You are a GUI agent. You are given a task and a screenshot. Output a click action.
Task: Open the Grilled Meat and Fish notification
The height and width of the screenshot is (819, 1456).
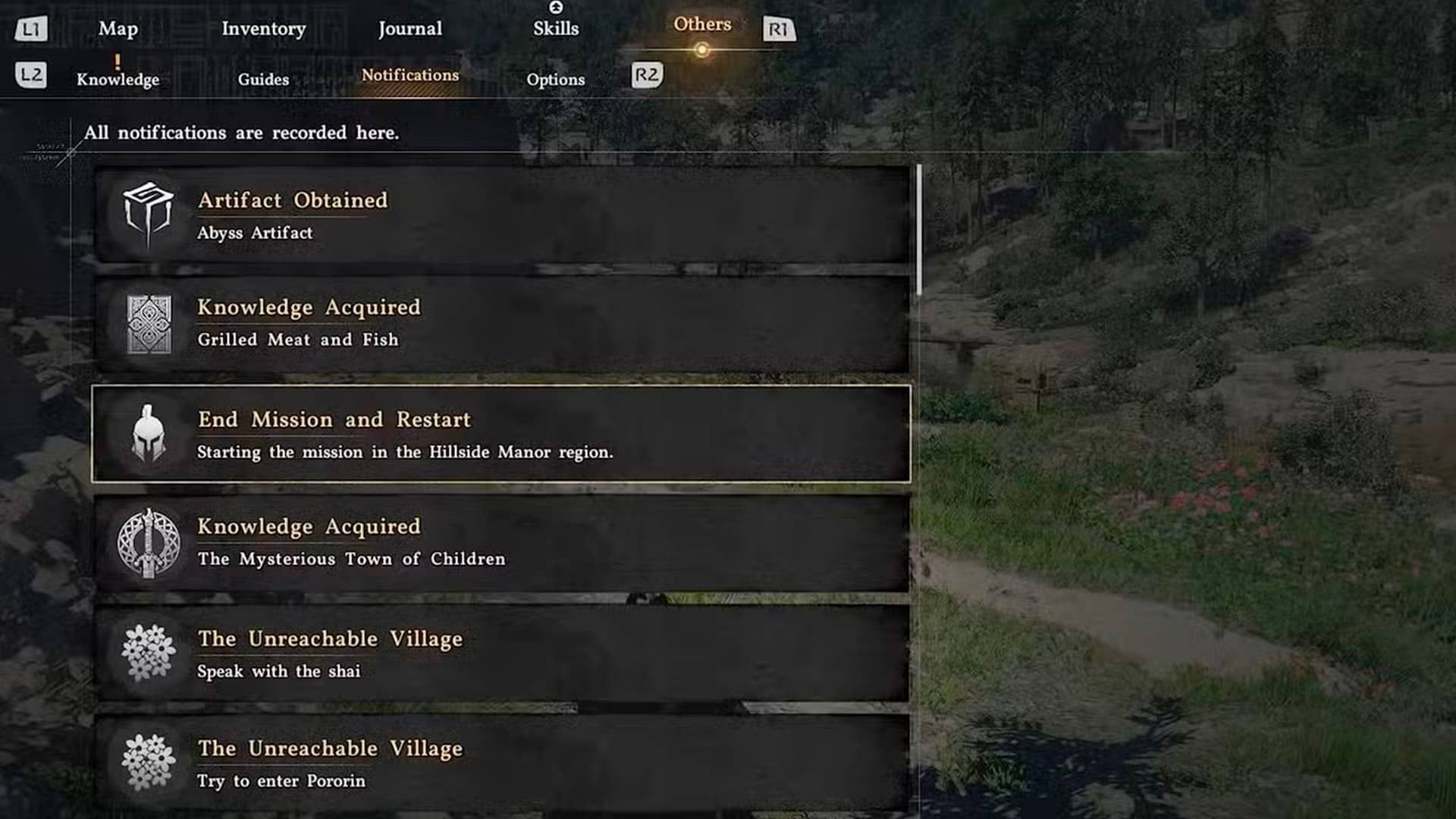tap(500, 324)
